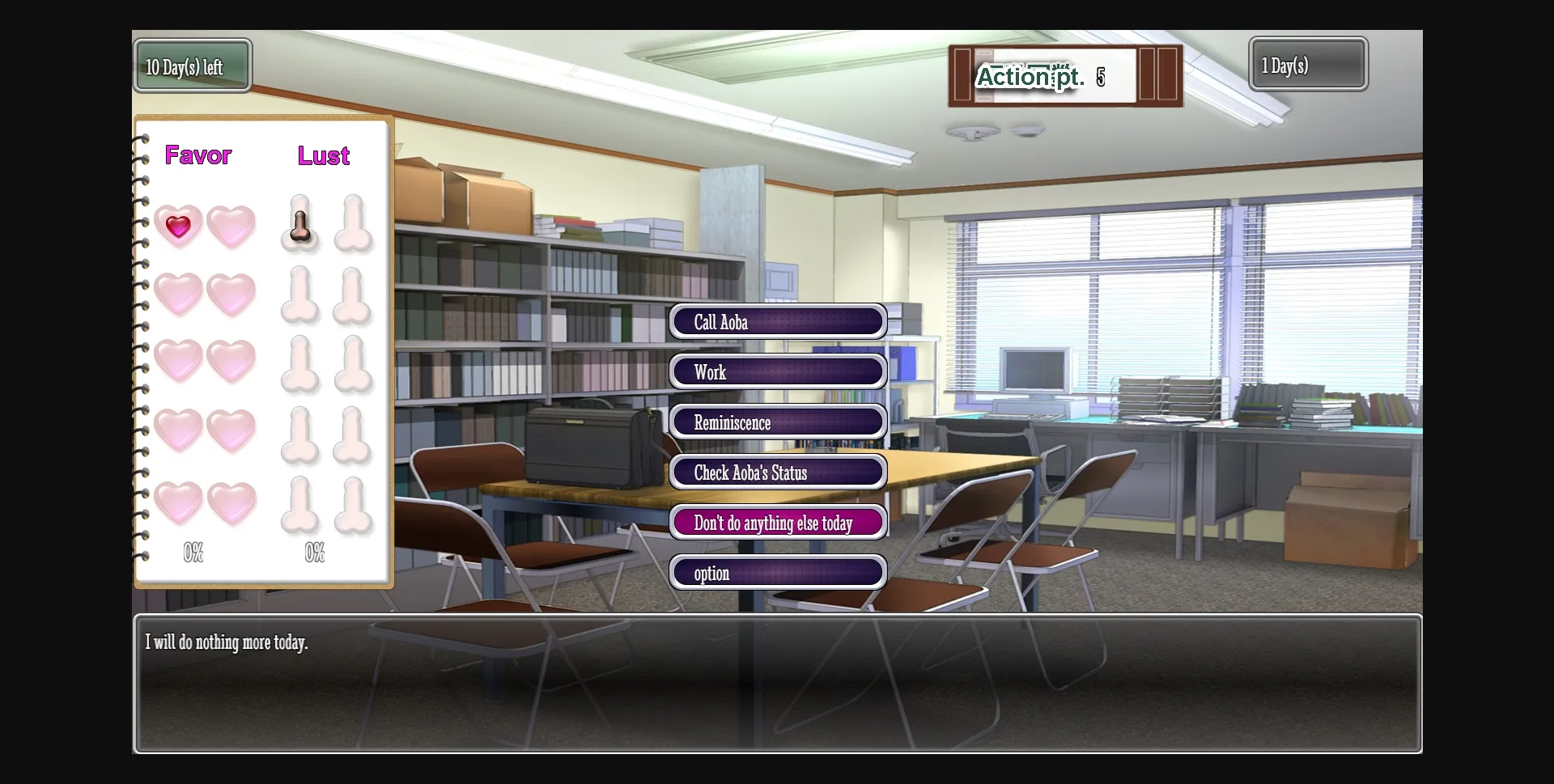Select the Call Aoba option
The image size is (1554, 784).
(777, 321)
